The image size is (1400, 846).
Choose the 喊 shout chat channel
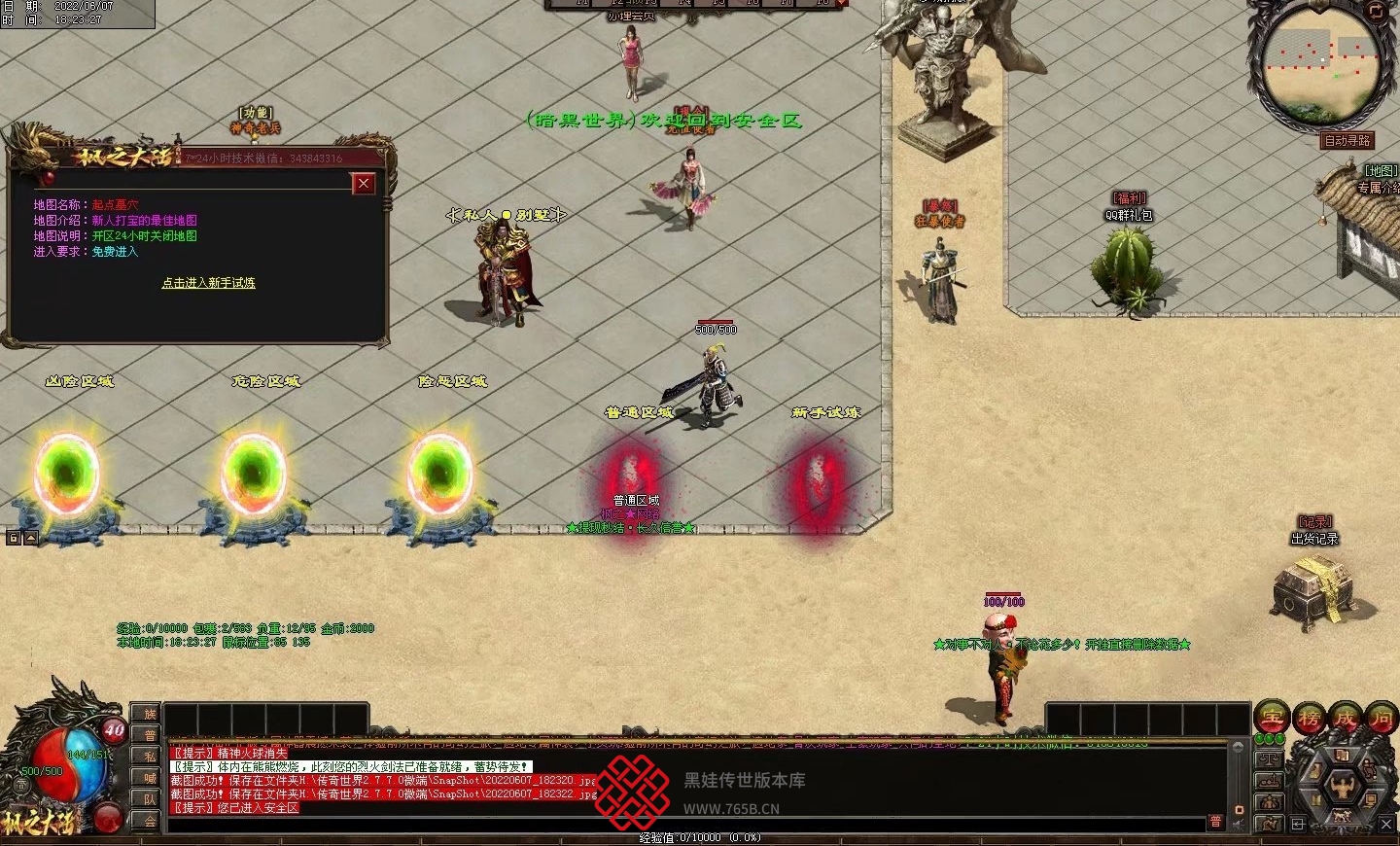[x=150, y=777]
